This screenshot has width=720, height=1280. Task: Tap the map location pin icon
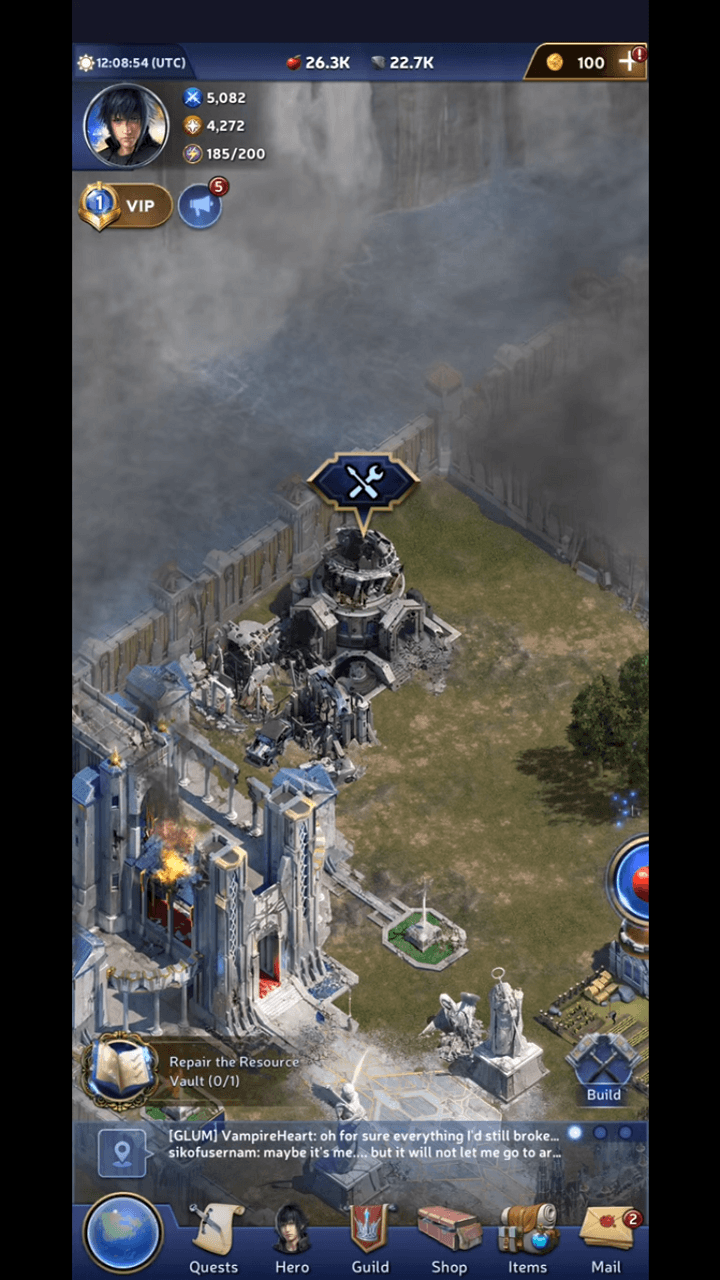point(122,1153)
